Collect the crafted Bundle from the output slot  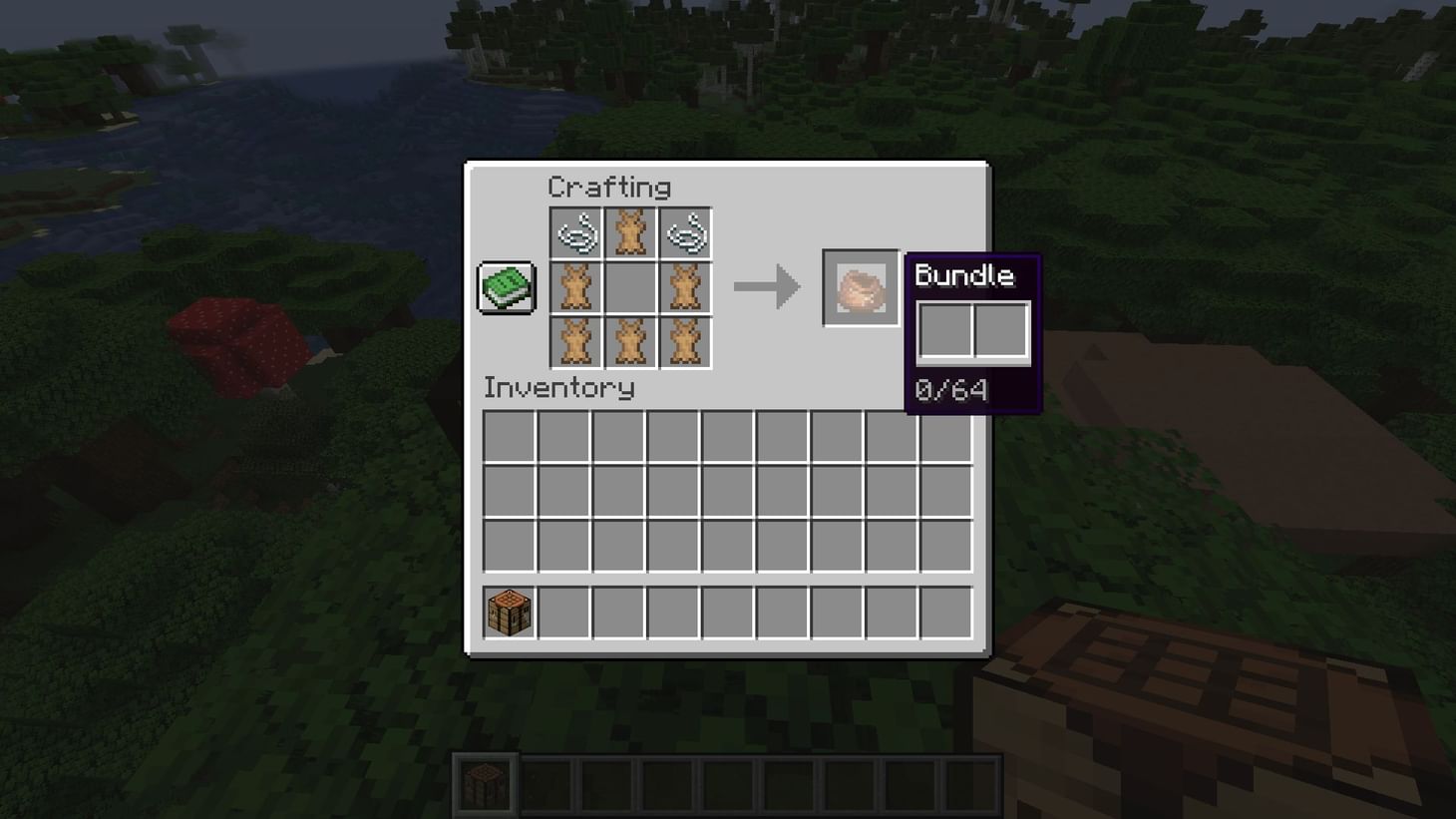(860, 287)
